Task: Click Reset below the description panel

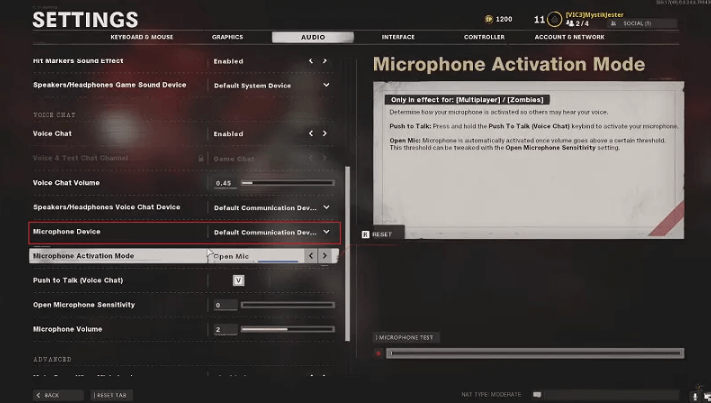Action: pyautogui.click(x=378, y=234)
